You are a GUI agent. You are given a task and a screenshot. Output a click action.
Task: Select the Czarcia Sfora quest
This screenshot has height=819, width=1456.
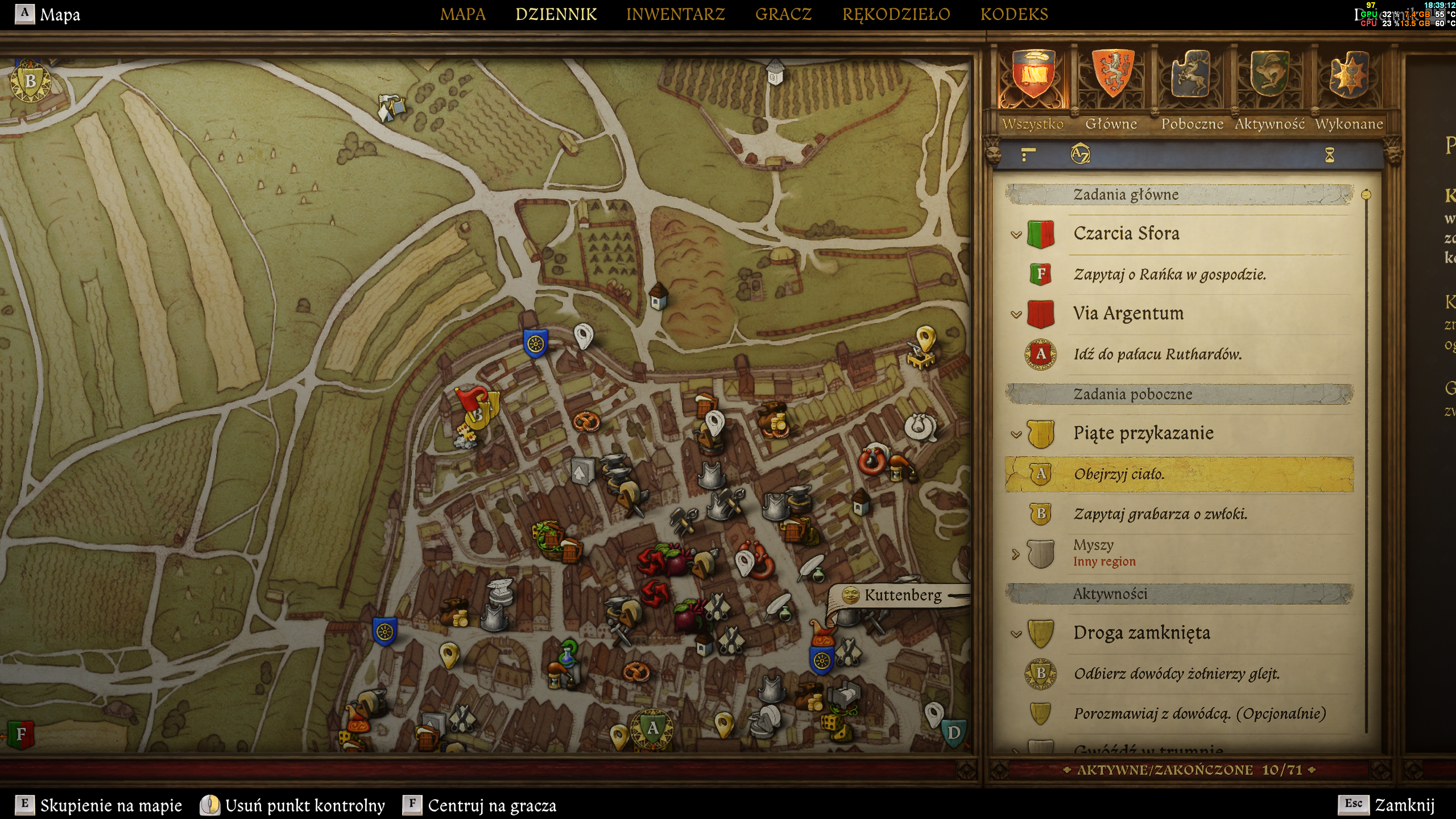(1126, 234)
